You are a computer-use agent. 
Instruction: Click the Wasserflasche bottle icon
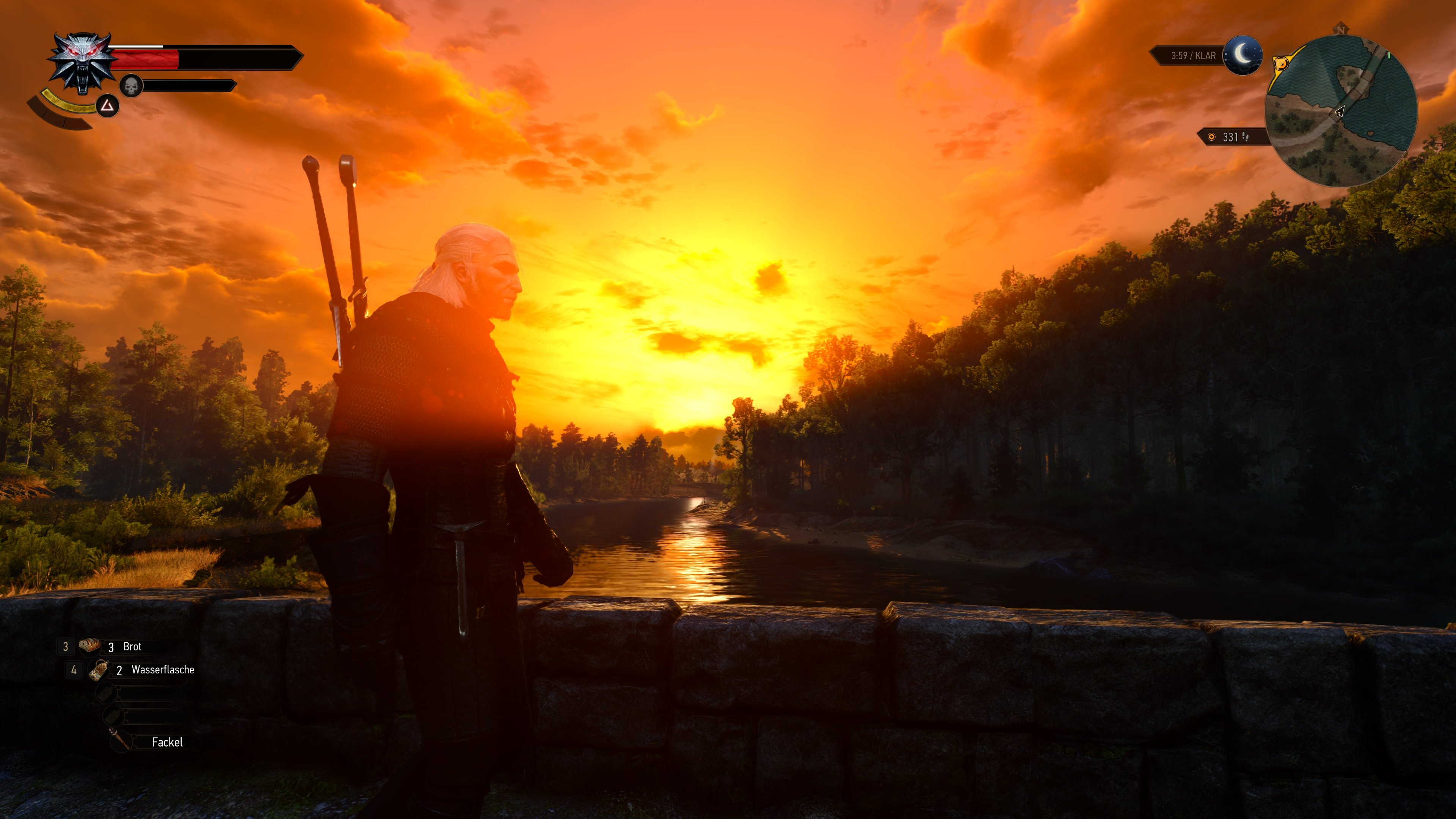click(x=99, y=670)
